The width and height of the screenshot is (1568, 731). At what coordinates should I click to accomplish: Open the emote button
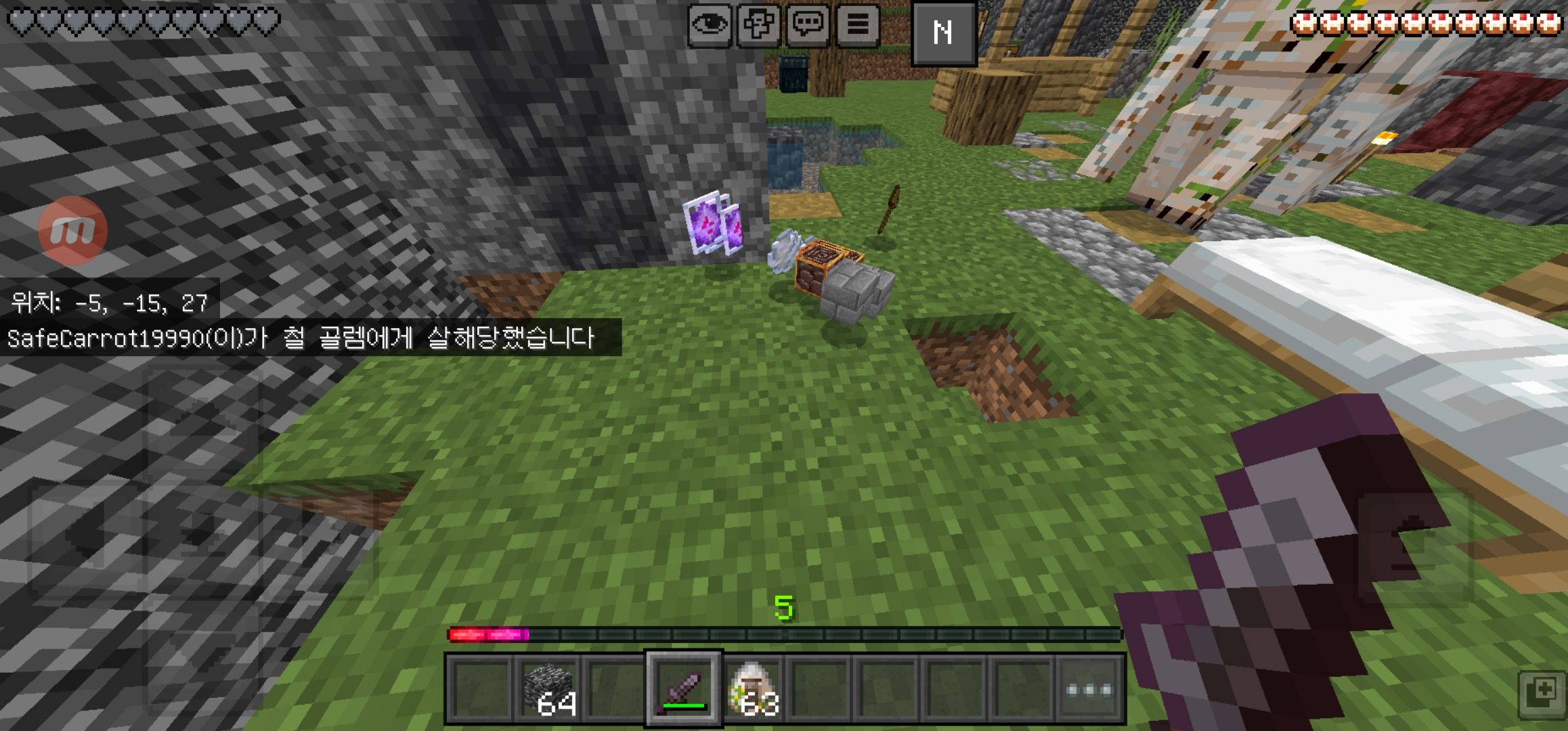coord(759,26)
